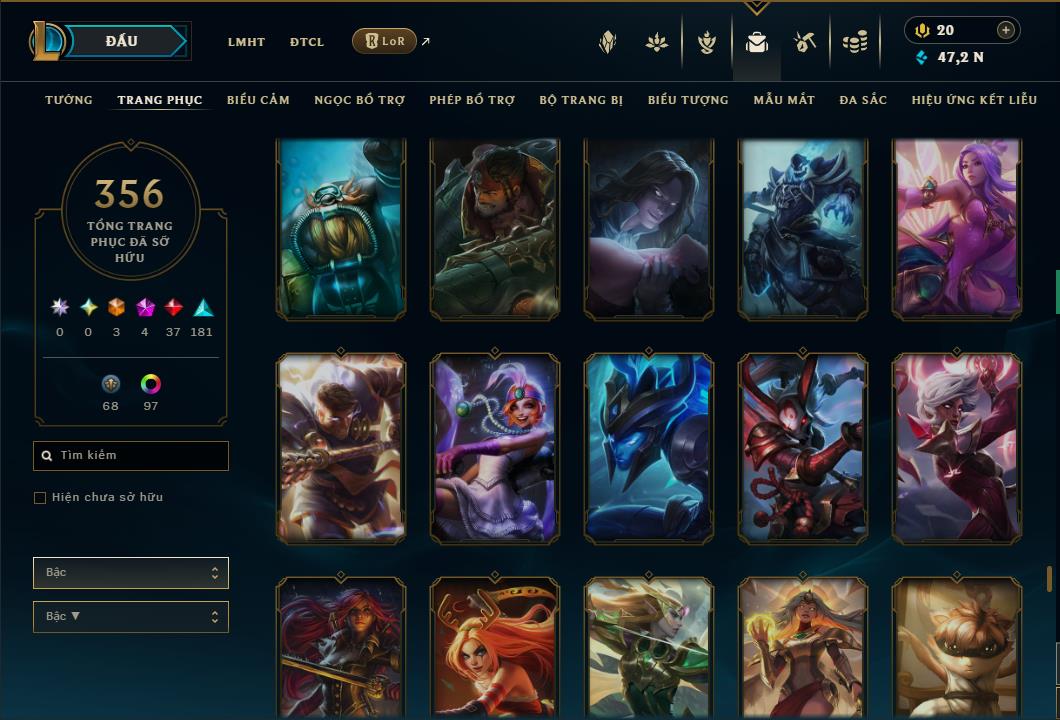The height and width of the screenshot is (720, 1060).
Task: Open the HIỆU ỨNG KẾT LIỄU tab
Action: (974, 100)
